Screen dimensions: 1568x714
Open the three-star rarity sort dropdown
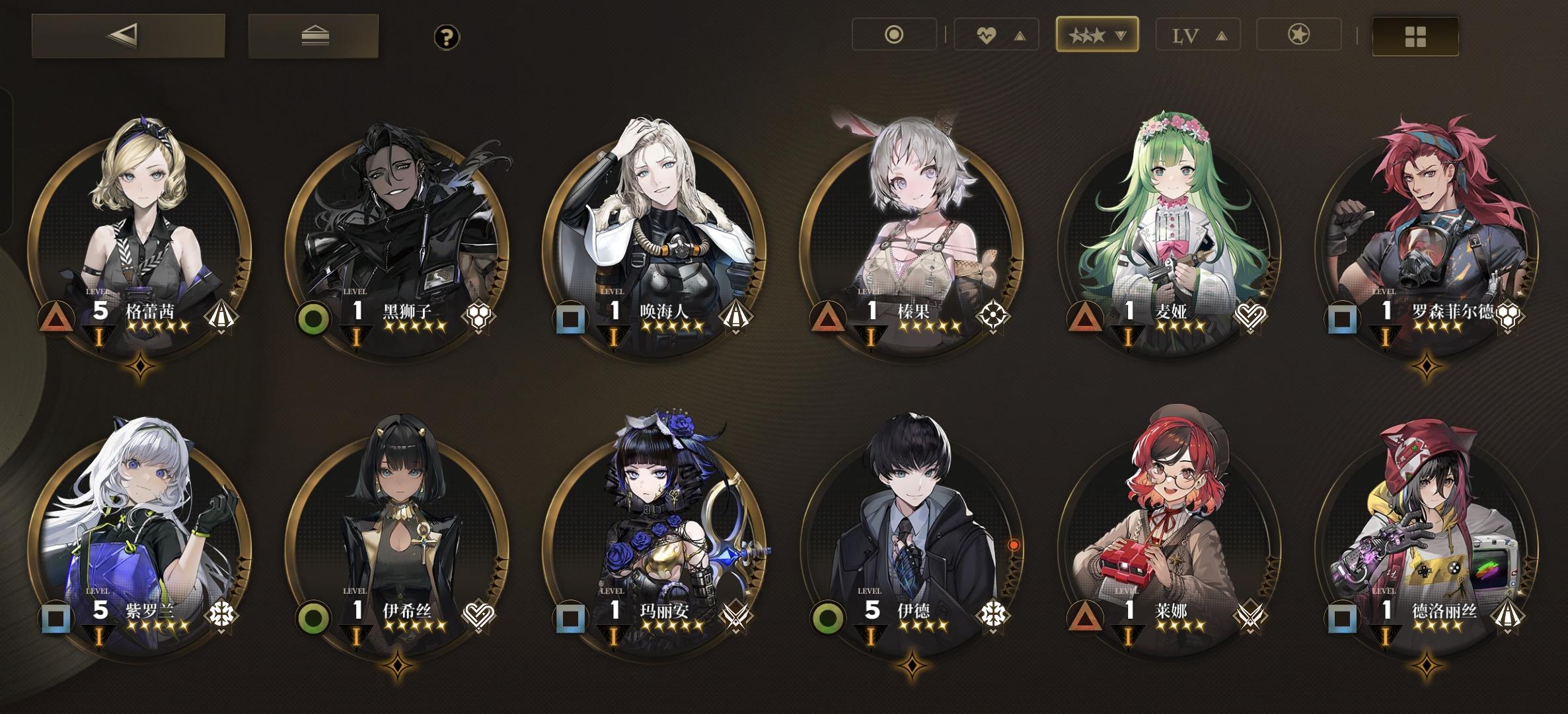[x=1097, y=36]
